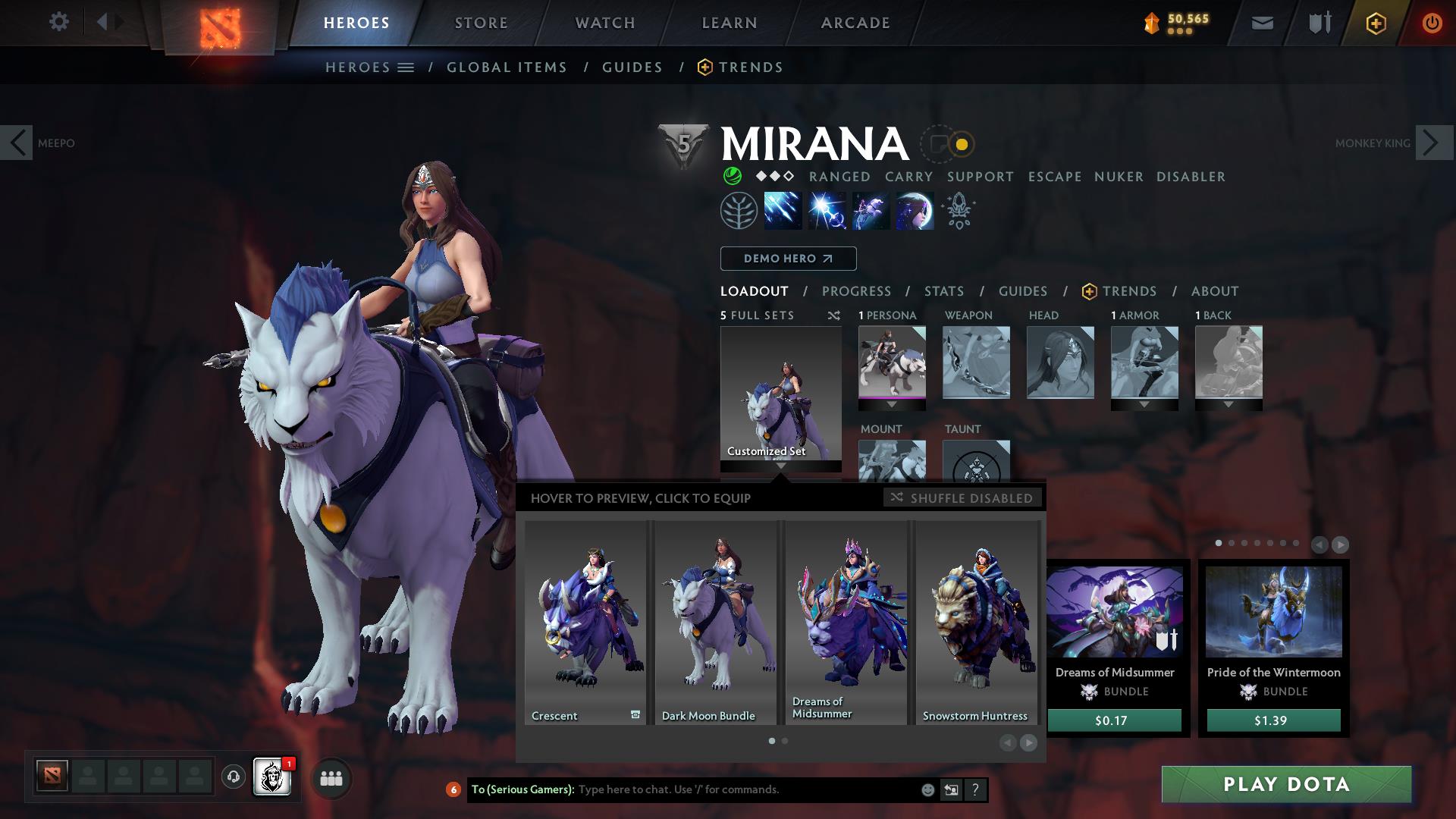Switch to the Stats tab
Viewport: 1456px width, 819px height.
pyautogui.click(x=943, y=291)
